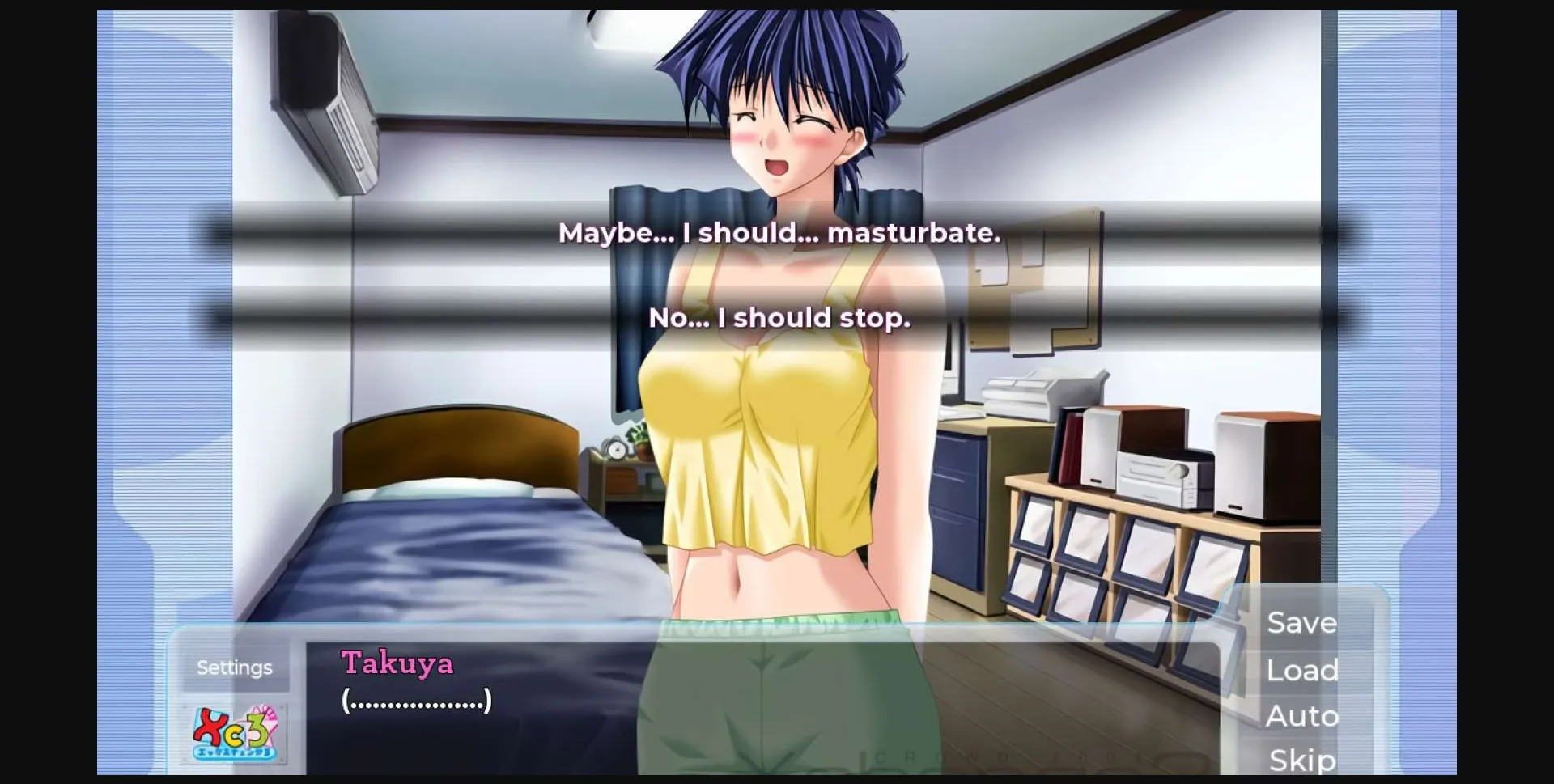
Task: Open the Load game screen
Action: click(x=1301, y=669)
